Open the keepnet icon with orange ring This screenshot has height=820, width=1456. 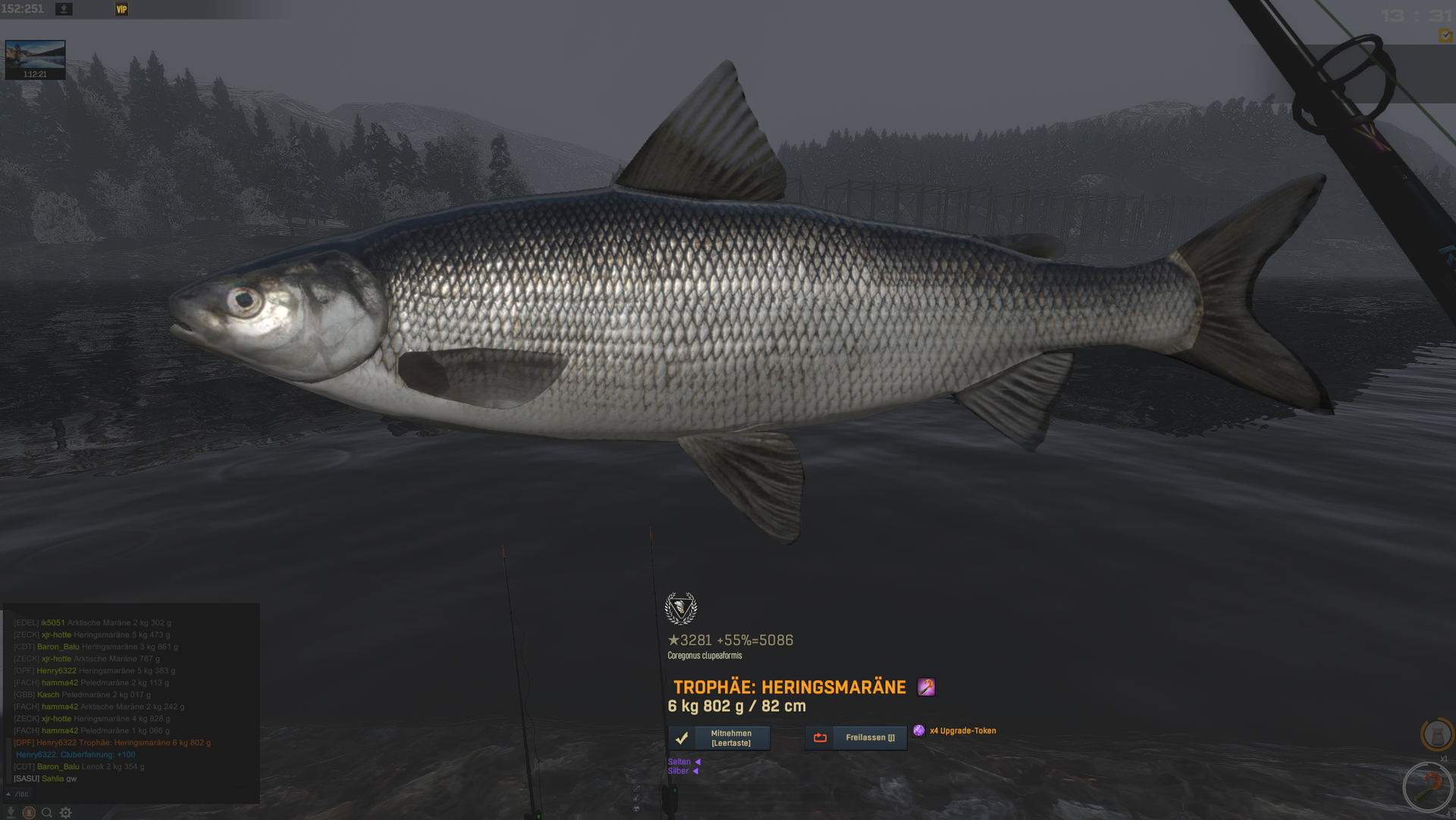click(1436, 734)
